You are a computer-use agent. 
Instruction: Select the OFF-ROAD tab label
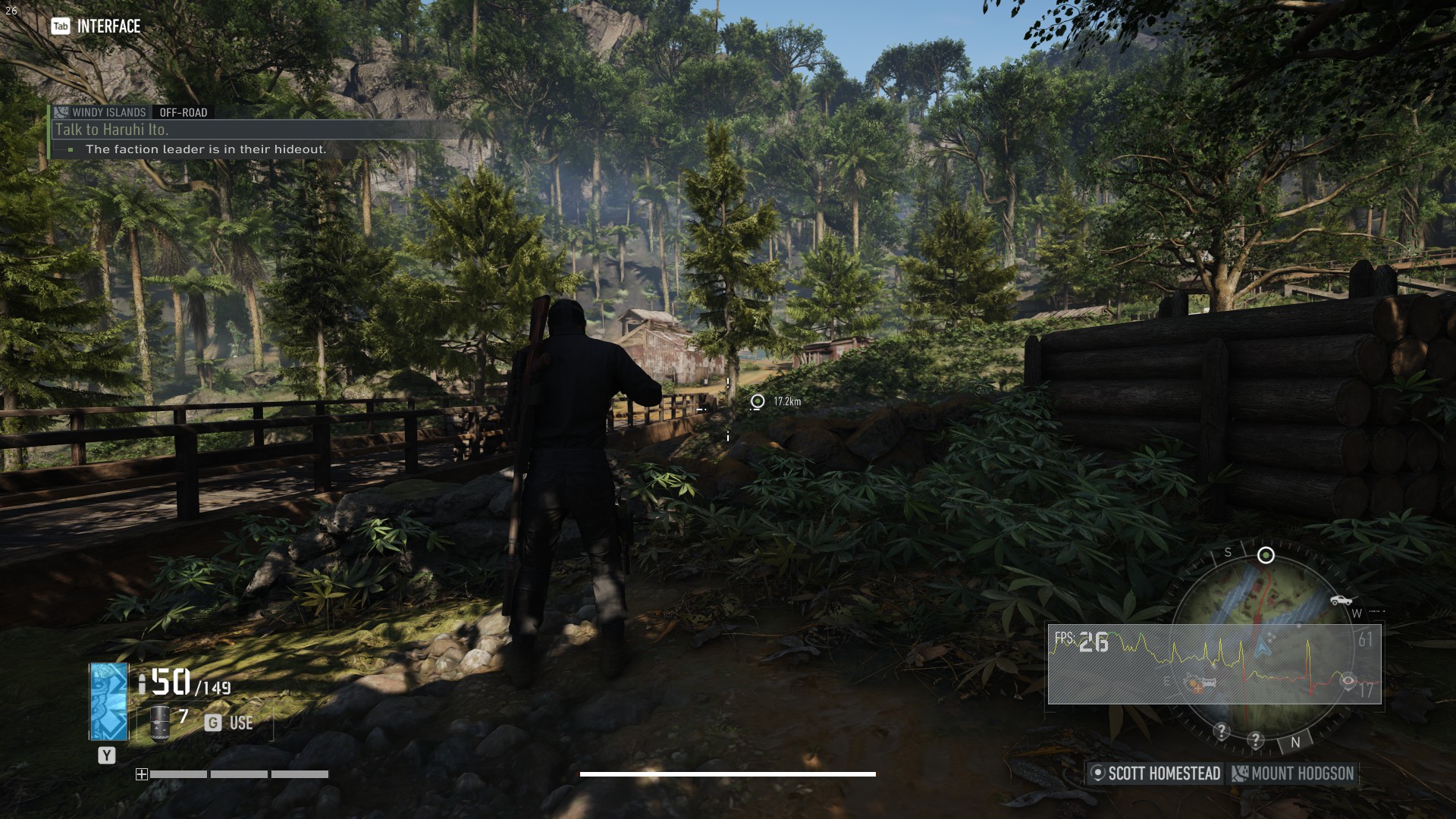[182, 112]
